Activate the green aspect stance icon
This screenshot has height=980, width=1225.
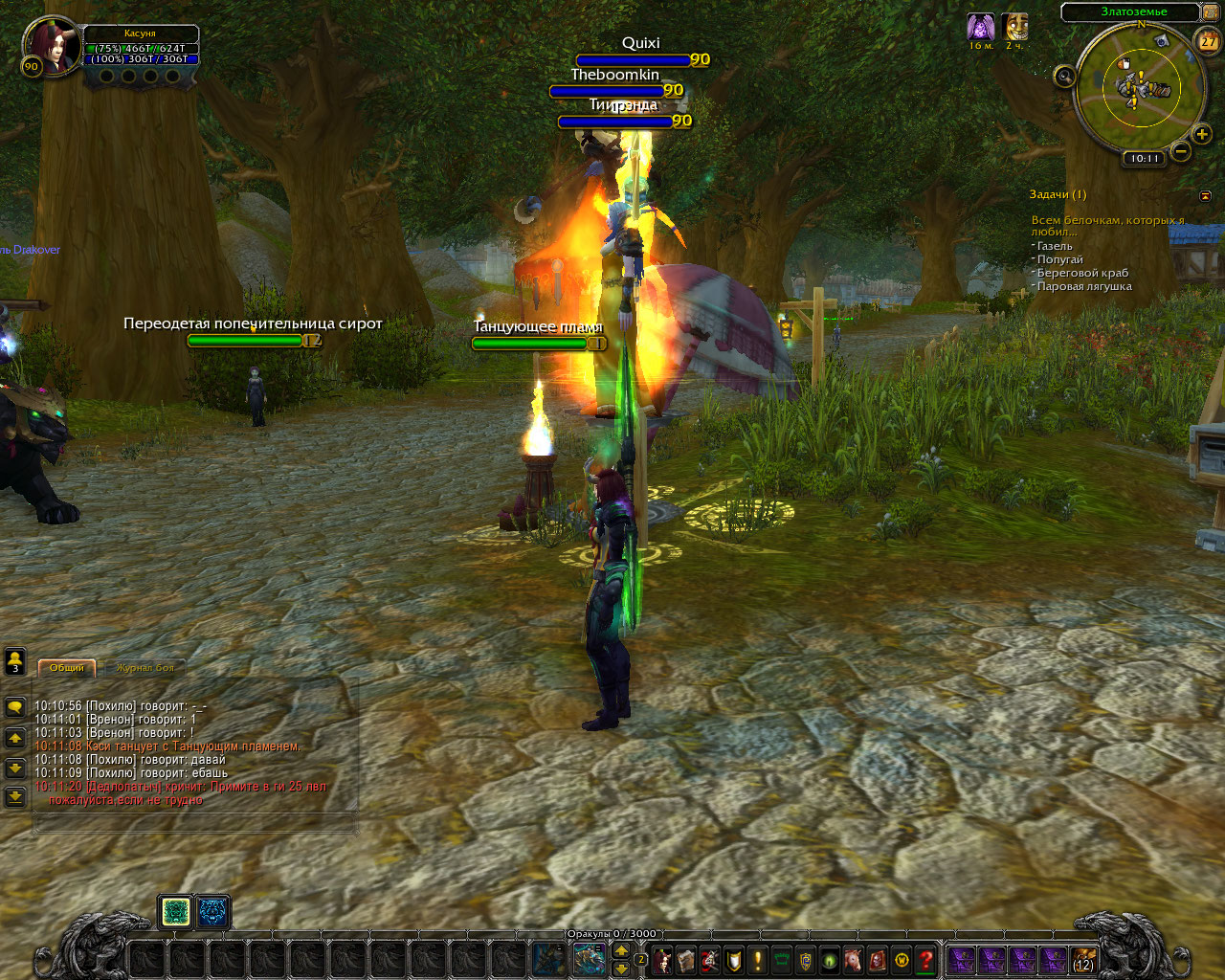(x=175, y=912)
